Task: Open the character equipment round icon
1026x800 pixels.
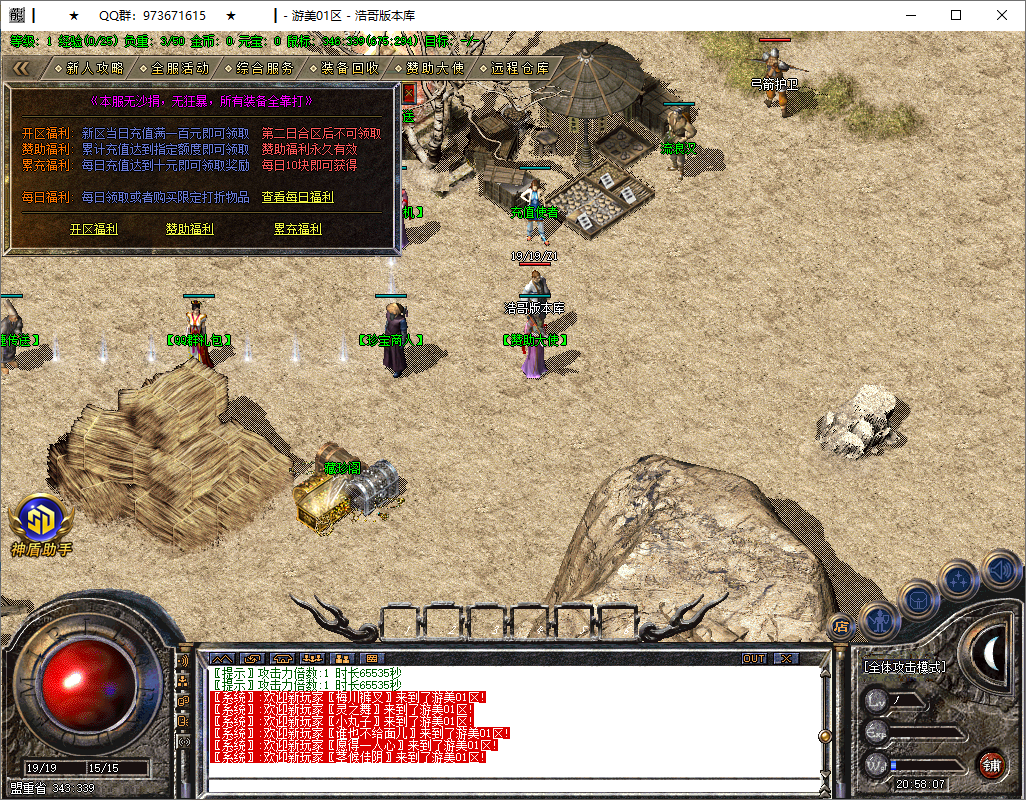Action: coord(878,620)
